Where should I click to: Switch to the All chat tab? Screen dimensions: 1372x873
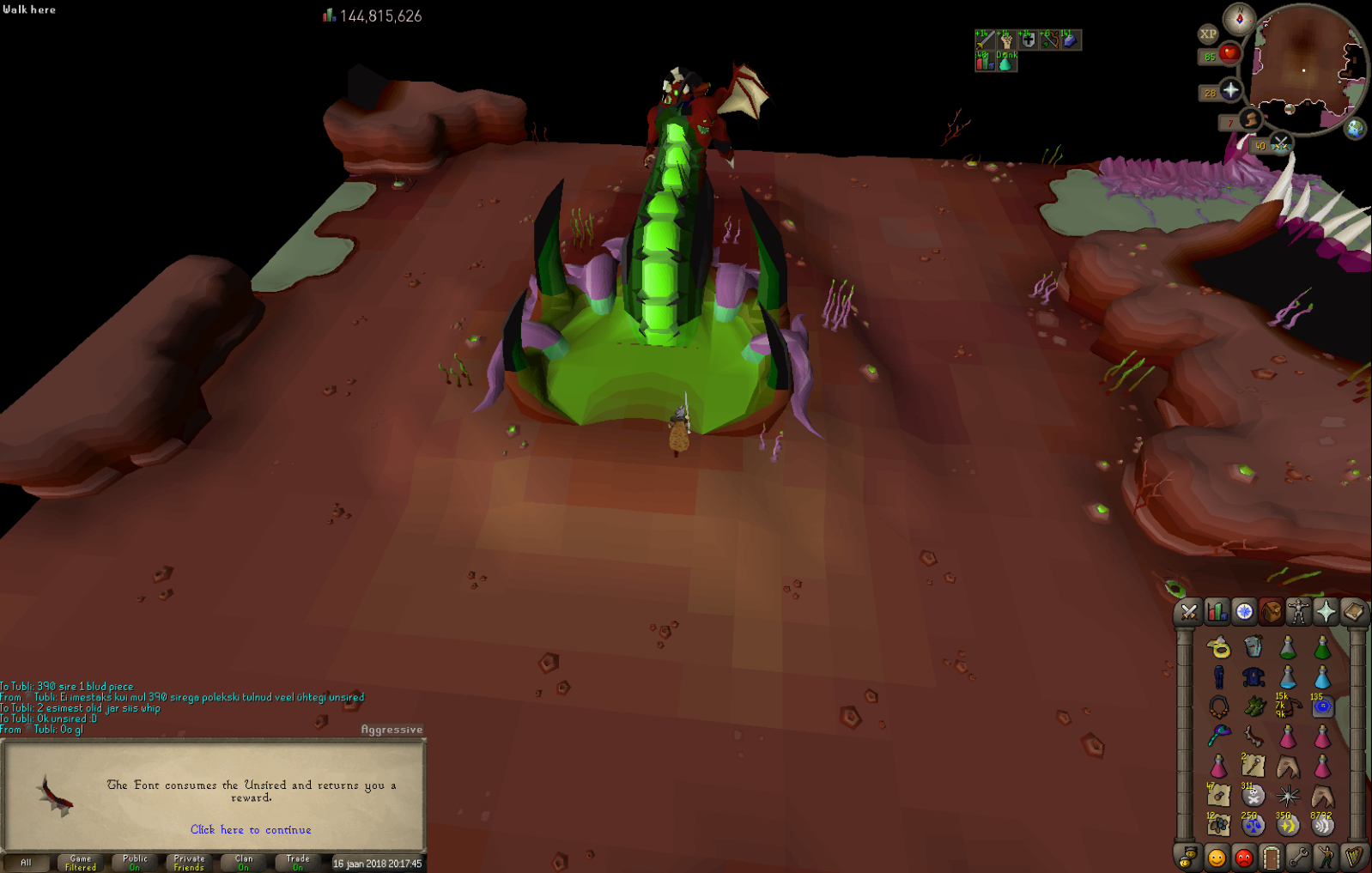[x=28, y=862]
